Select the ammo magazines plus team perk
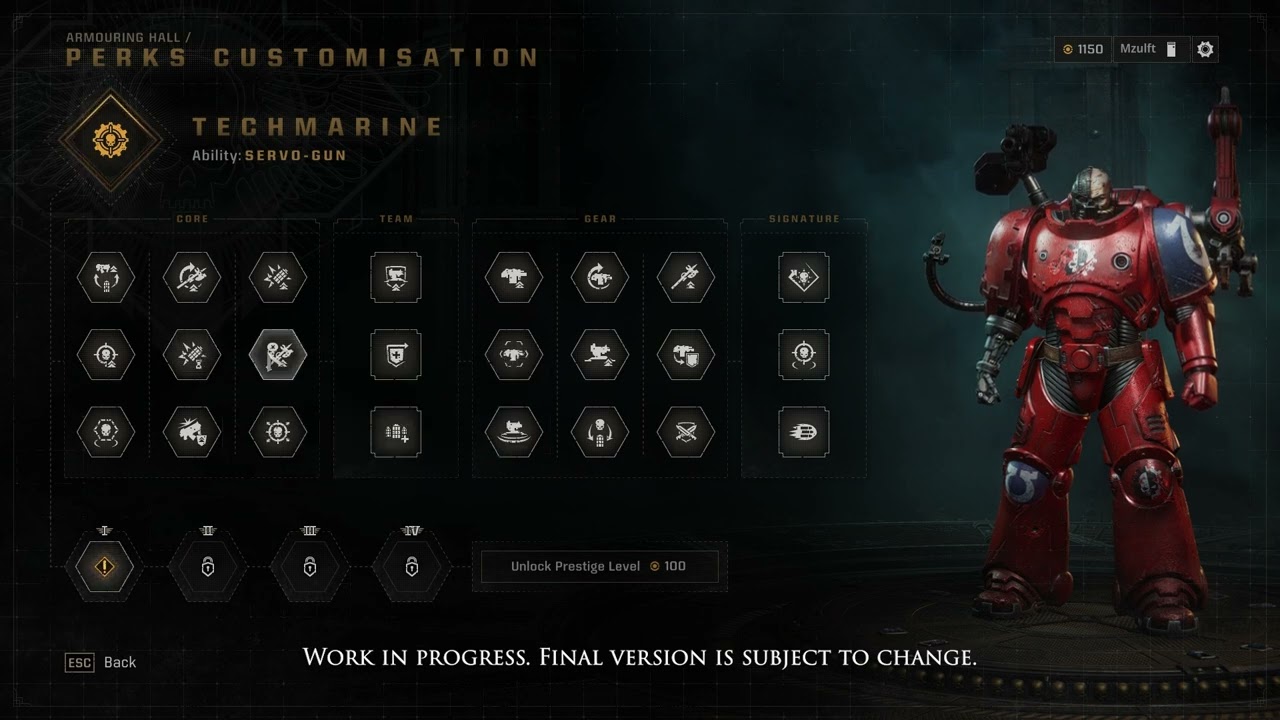The height and width of the screenshot is (720, 1280). [396, 432]
